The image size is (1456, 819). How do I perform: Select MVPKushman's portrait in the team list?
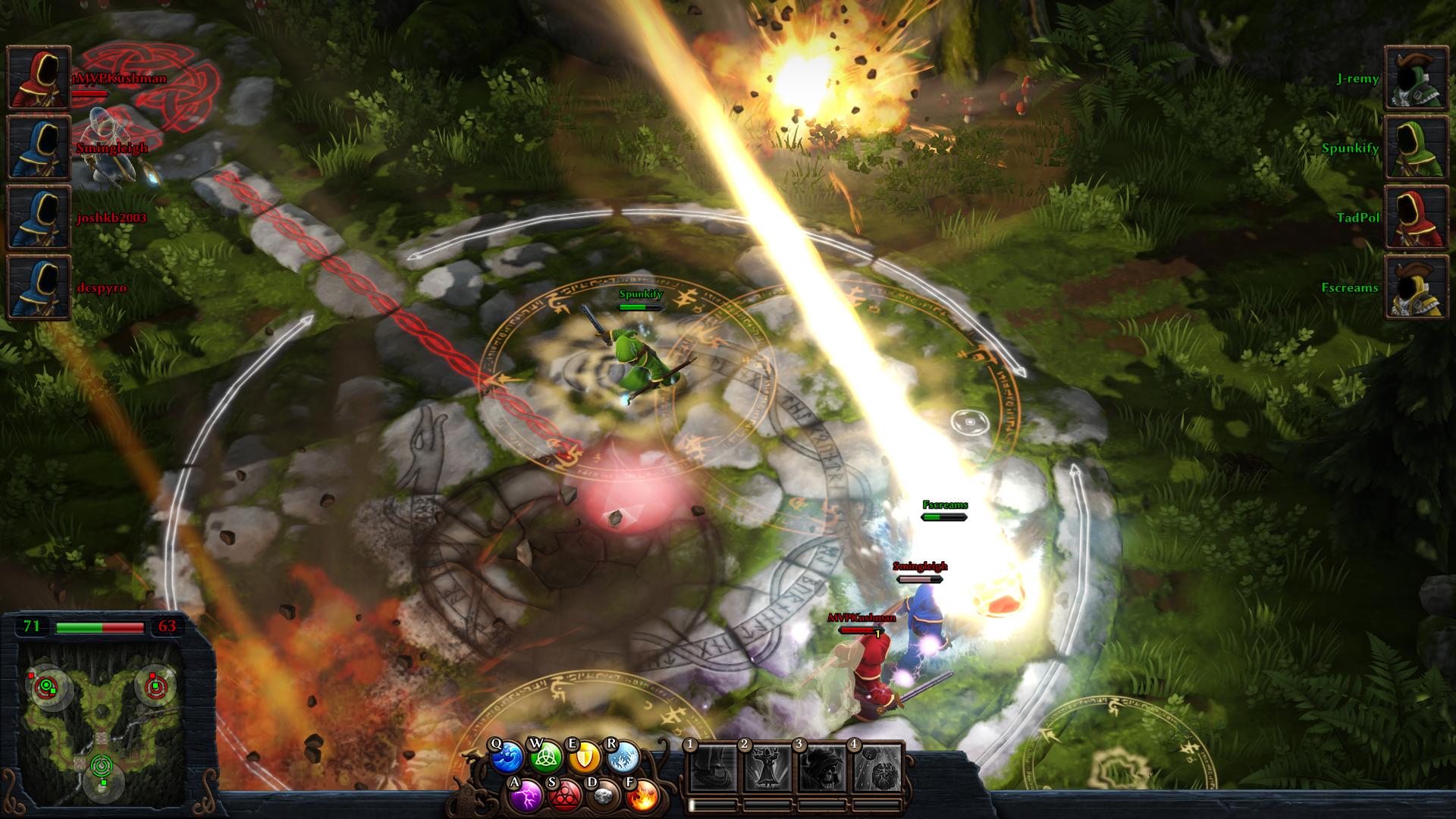coord(39,78)
